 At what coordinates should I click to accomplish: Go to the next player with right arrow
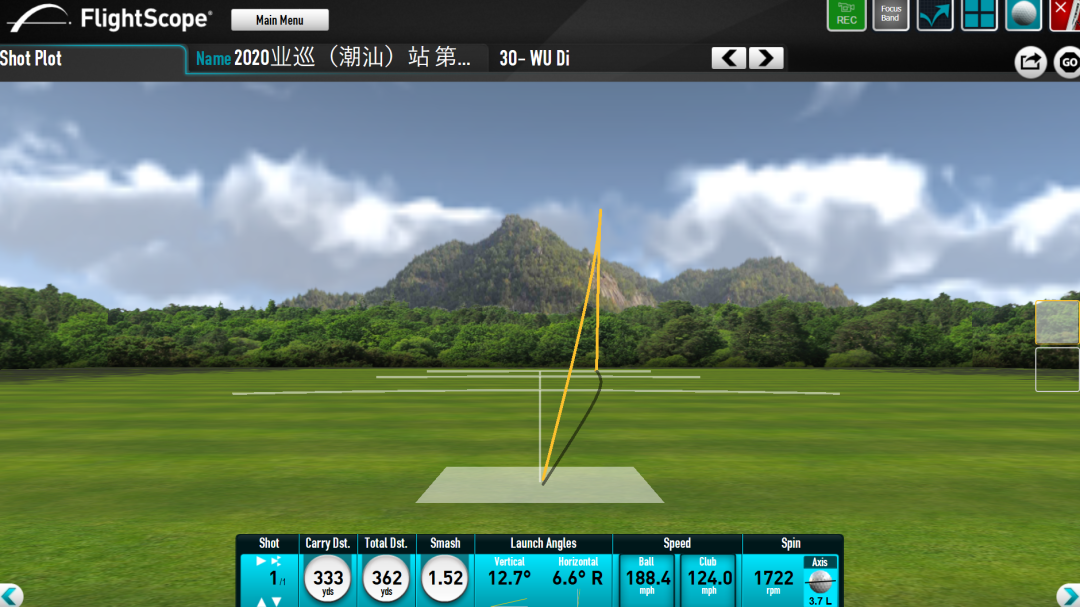[x=766, y=58]
